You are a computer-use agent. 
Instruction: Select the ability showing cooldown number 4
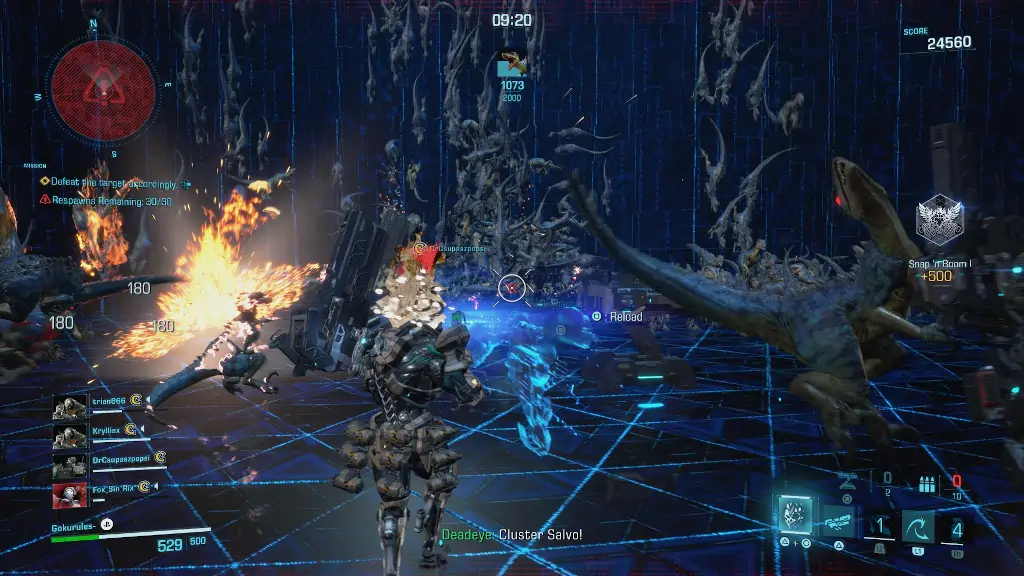pos(957,527)
